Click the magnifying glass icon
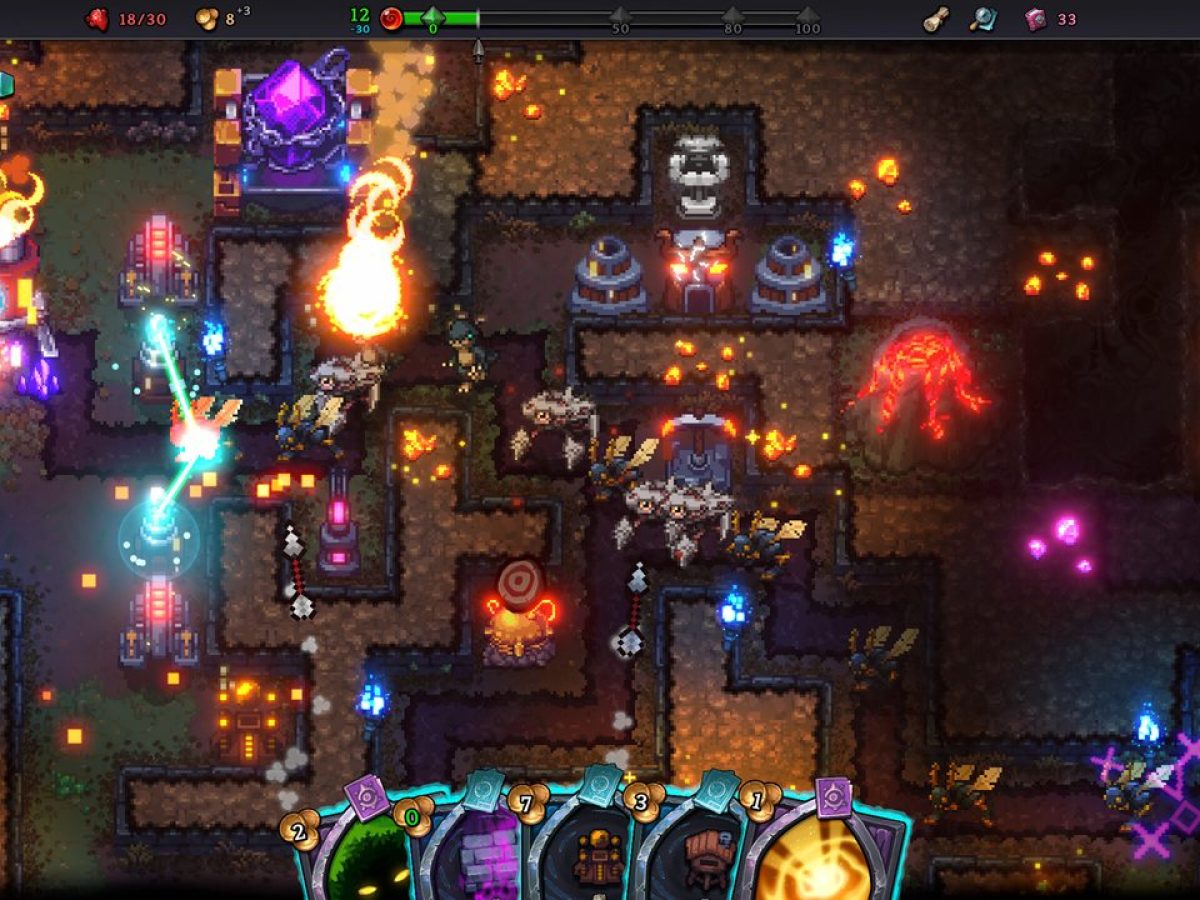This screenshot has height=900, width=1200. pyautogui.click(x=983, y=19)
